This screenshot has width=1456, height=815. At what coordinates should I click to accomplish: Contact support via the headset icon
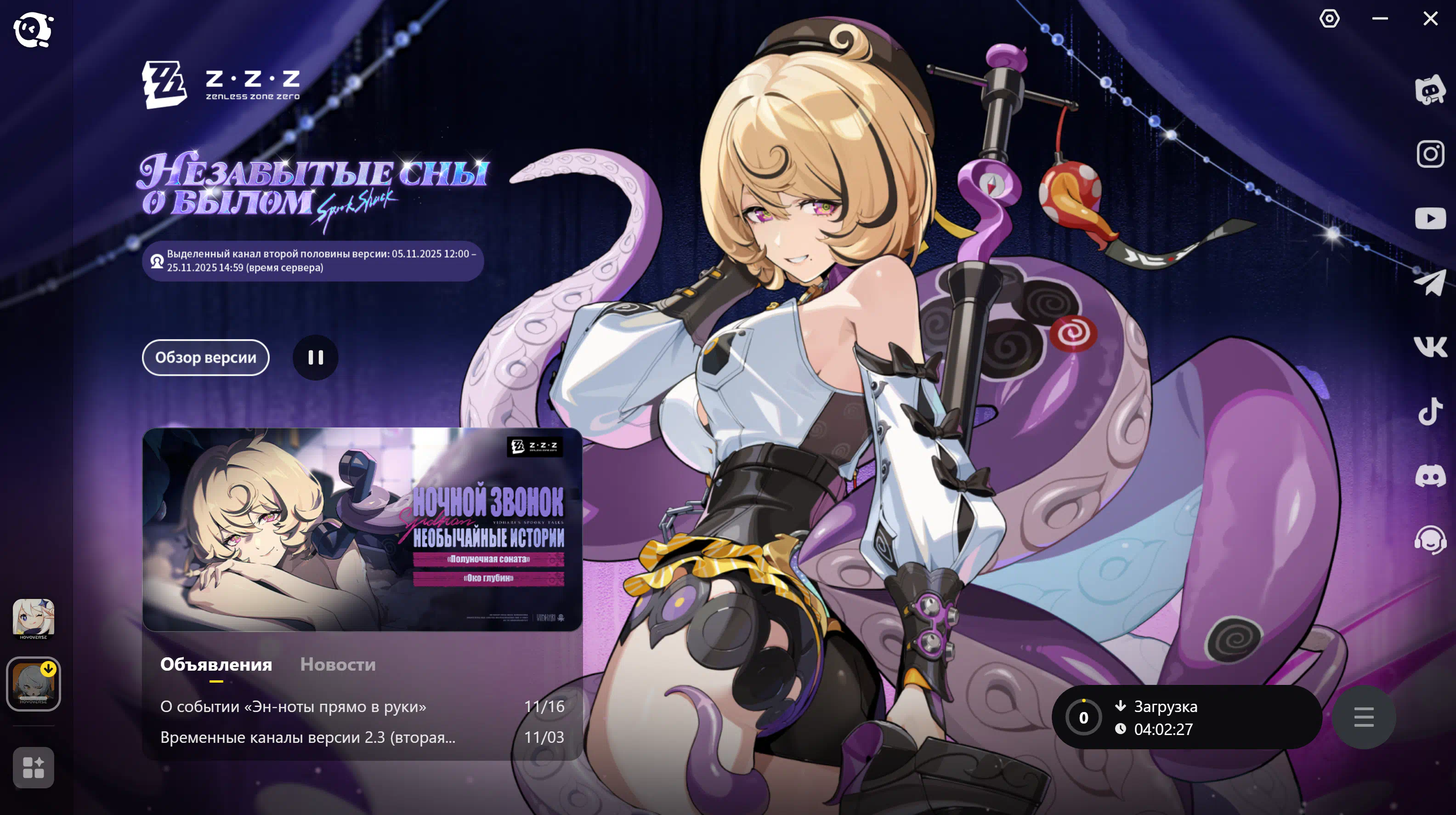tap(1430, 540)
